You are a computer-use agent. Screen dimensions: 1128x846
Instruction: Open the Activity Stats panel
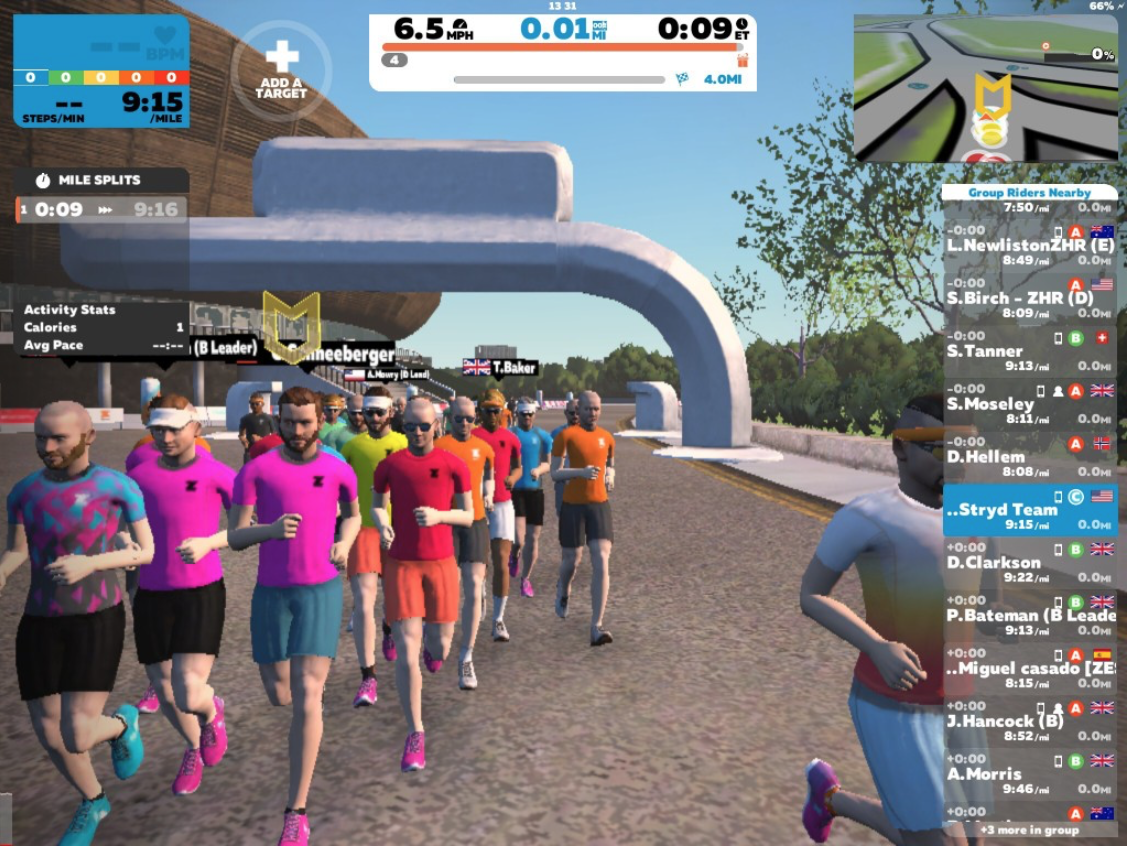(x=103, y=328)
